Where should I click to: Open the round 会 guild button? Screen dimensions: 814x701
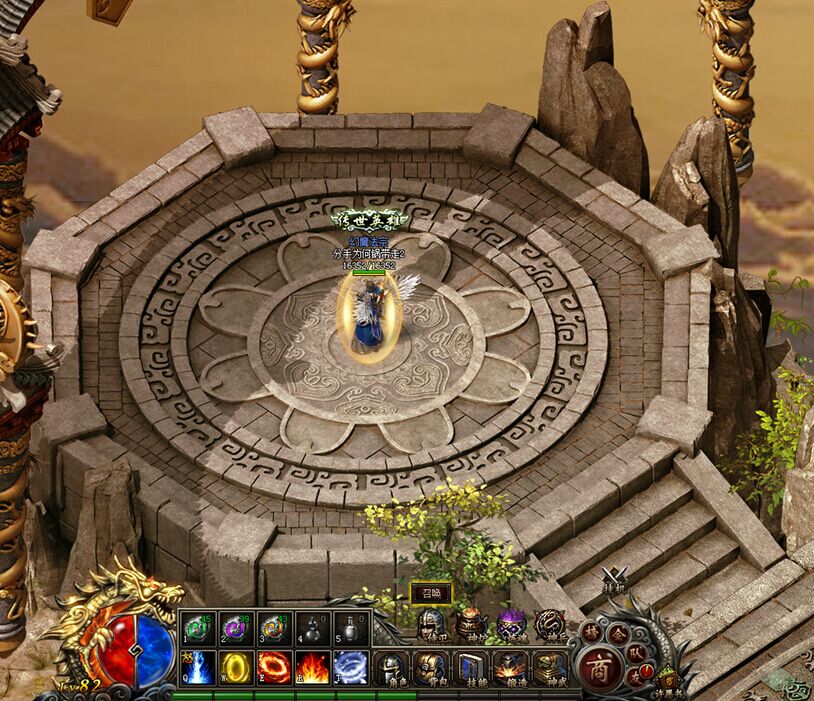[618, 632]
